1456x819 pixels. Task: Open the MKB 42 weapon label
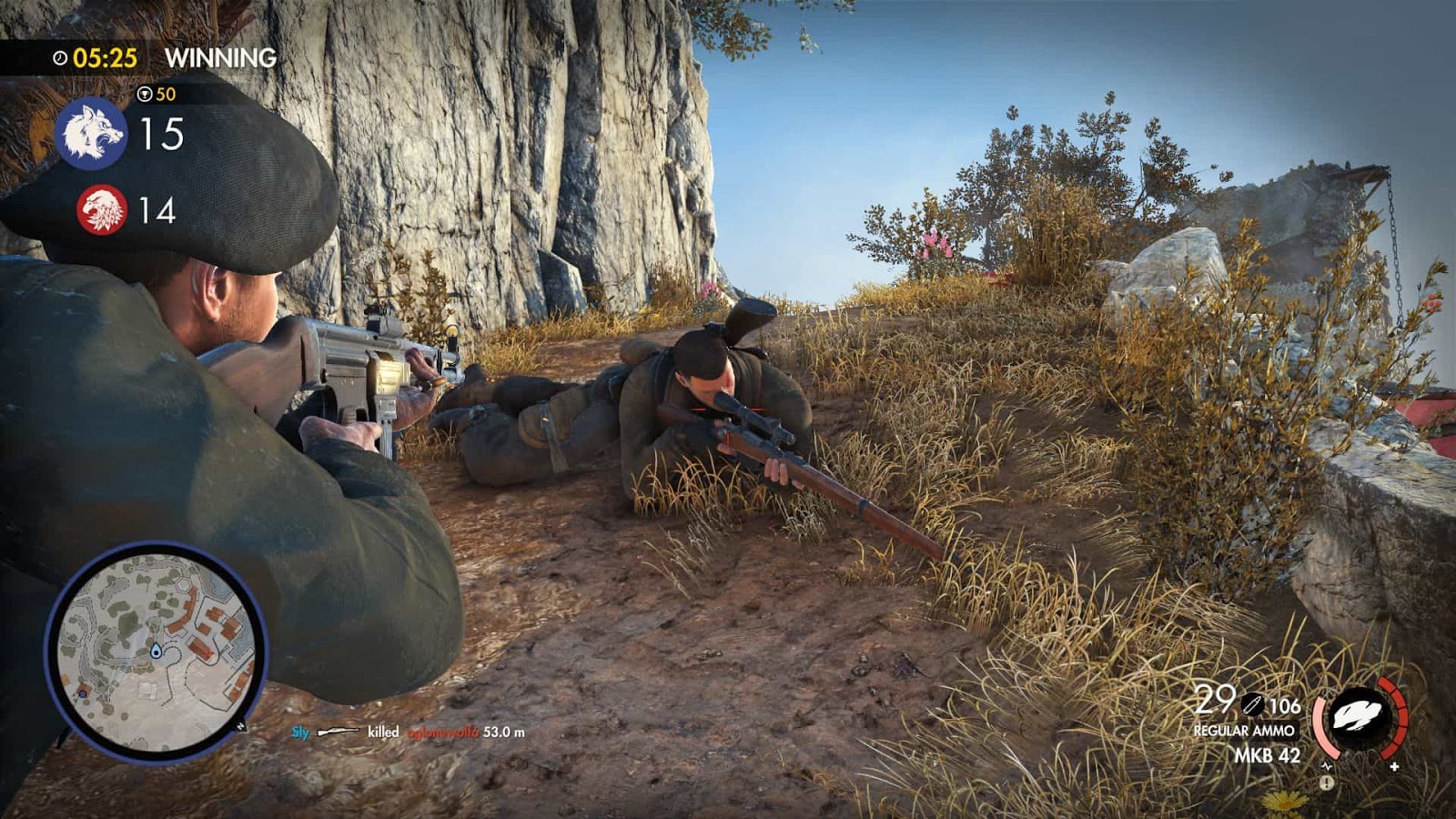pos(1268,753)
